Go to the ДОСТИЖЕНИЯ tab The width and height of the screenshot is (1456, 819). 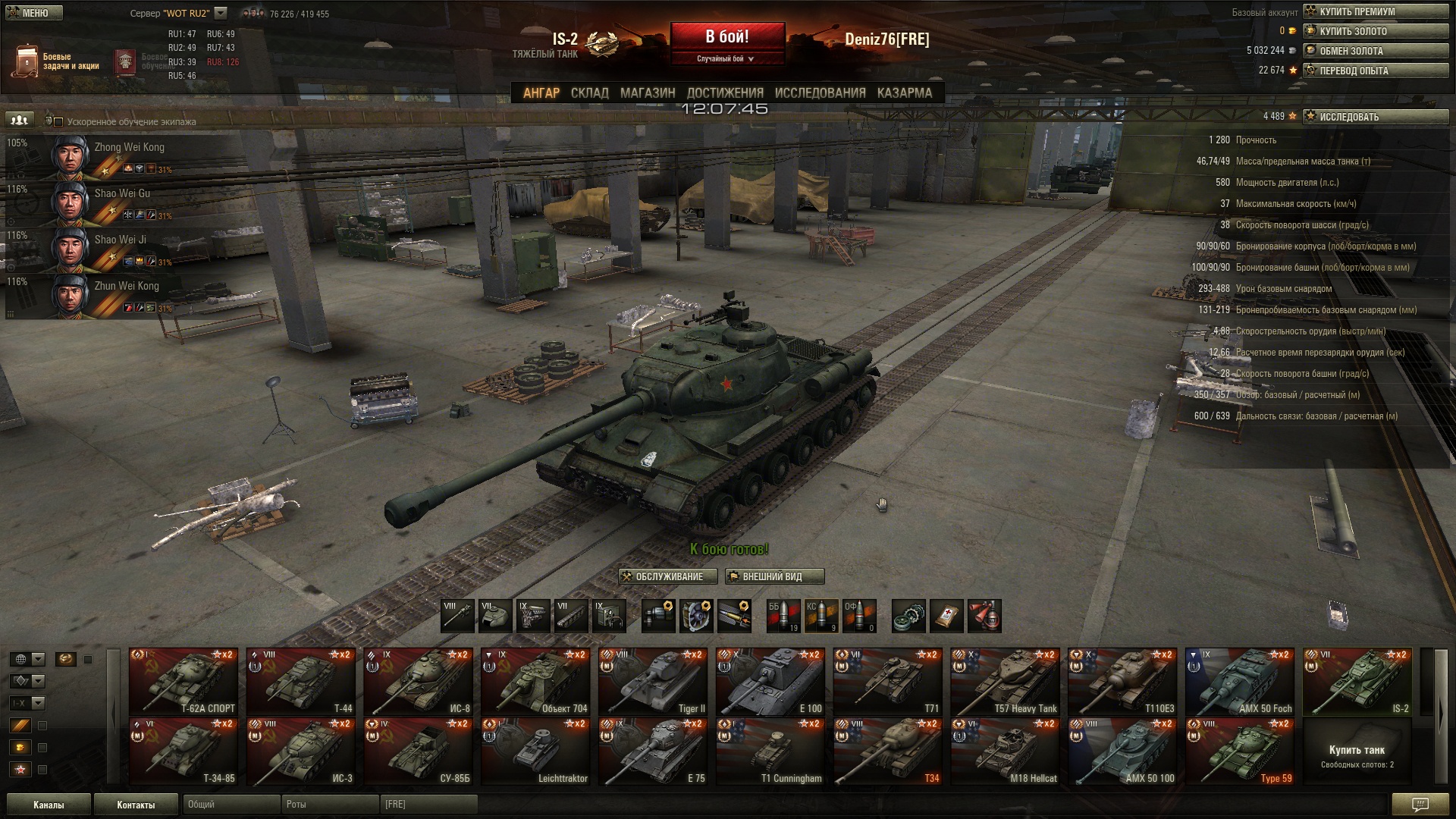724,93
